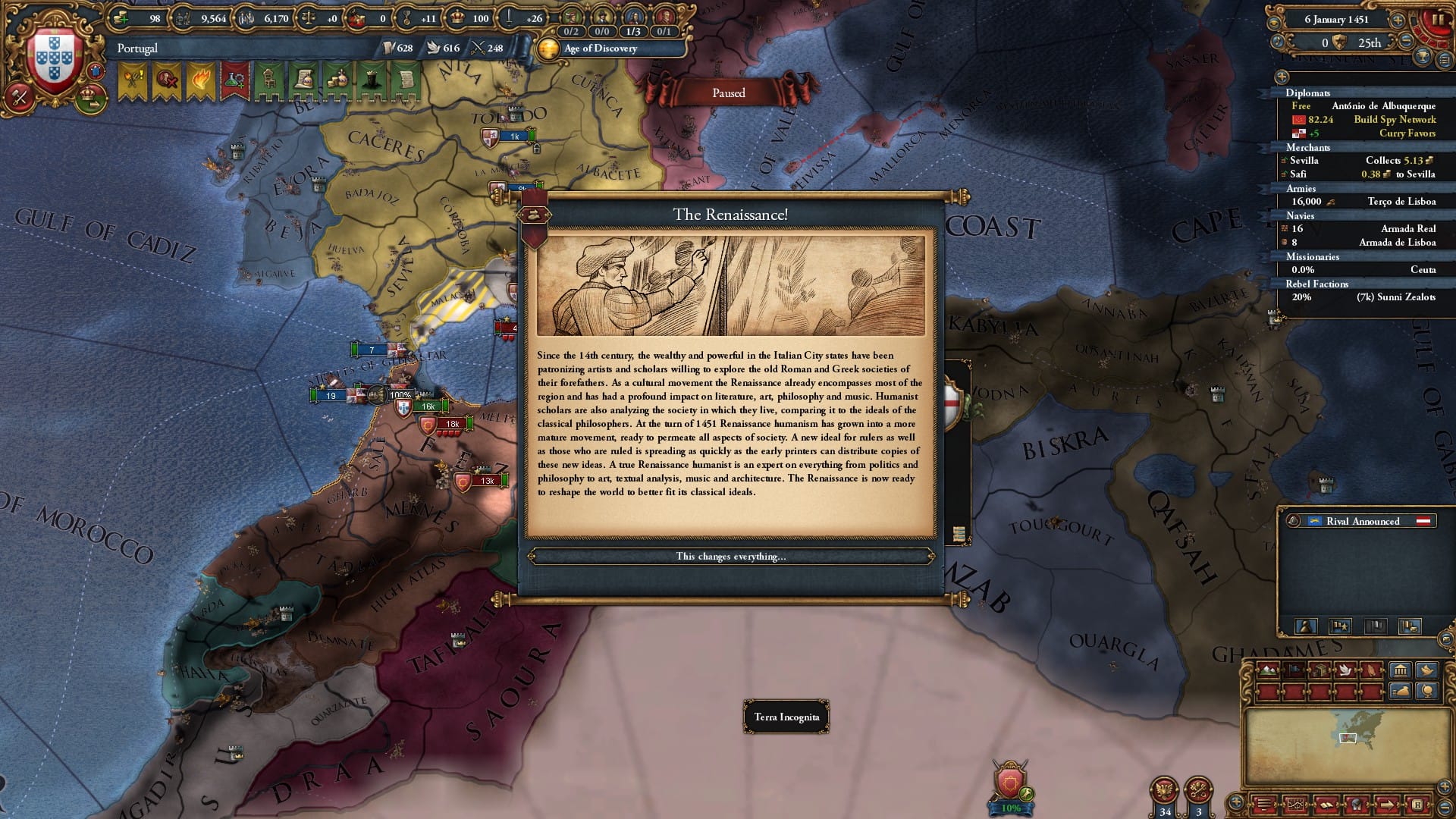Switch to terrain map mode
1456x819 pixels.
click(1267, 670)
